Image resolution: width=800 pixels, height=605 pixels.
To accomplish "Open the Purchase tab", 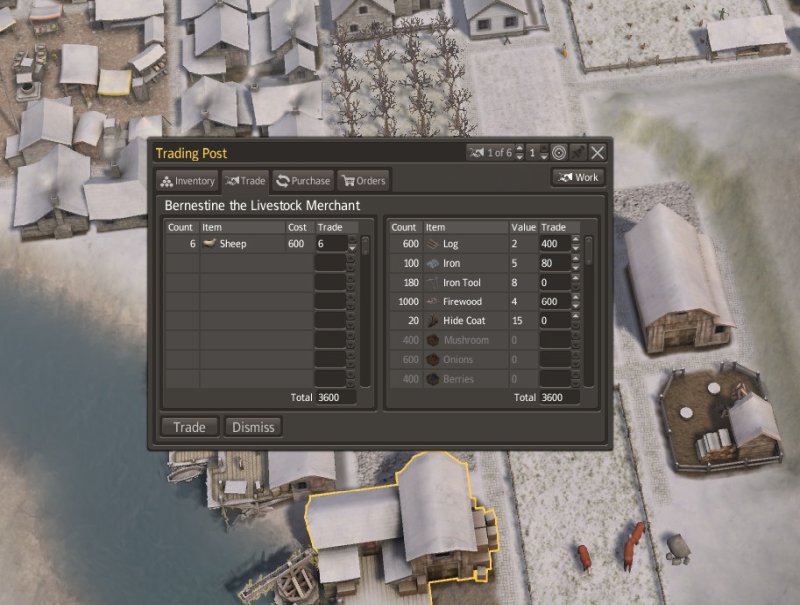I will tap(303, 181).
